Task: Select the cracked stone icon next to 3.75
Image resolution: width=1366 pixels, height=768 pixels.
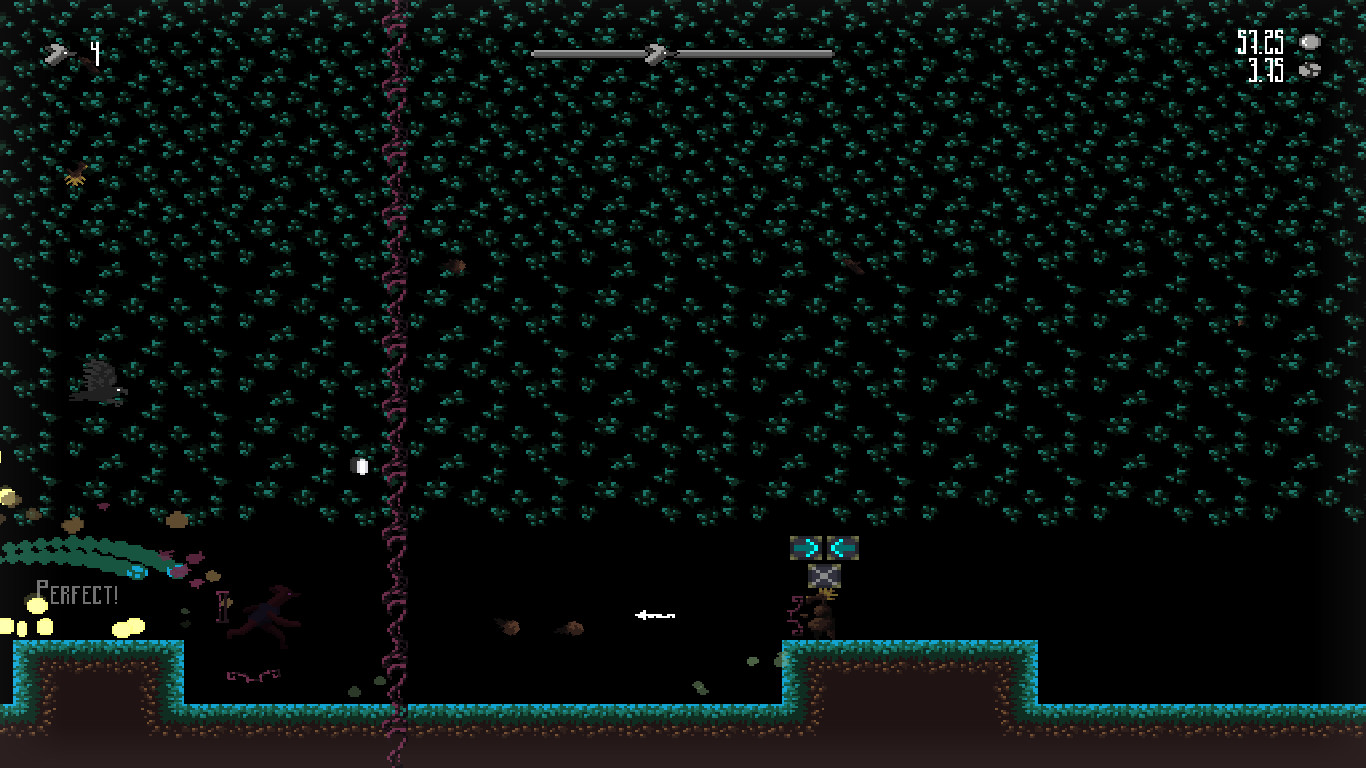Action: [1310, 70]
